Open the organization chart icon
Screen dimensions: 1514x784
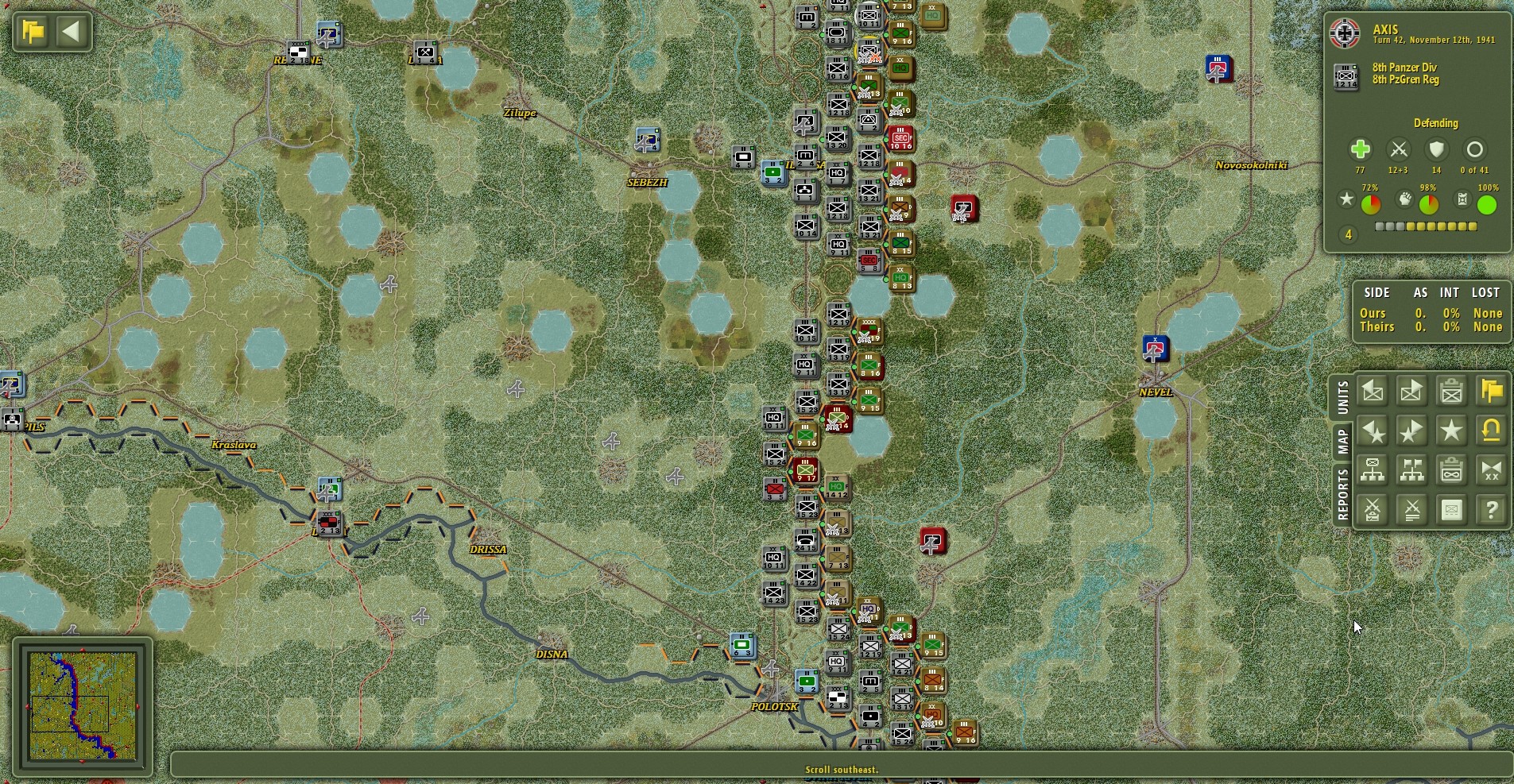(1373, 469)
